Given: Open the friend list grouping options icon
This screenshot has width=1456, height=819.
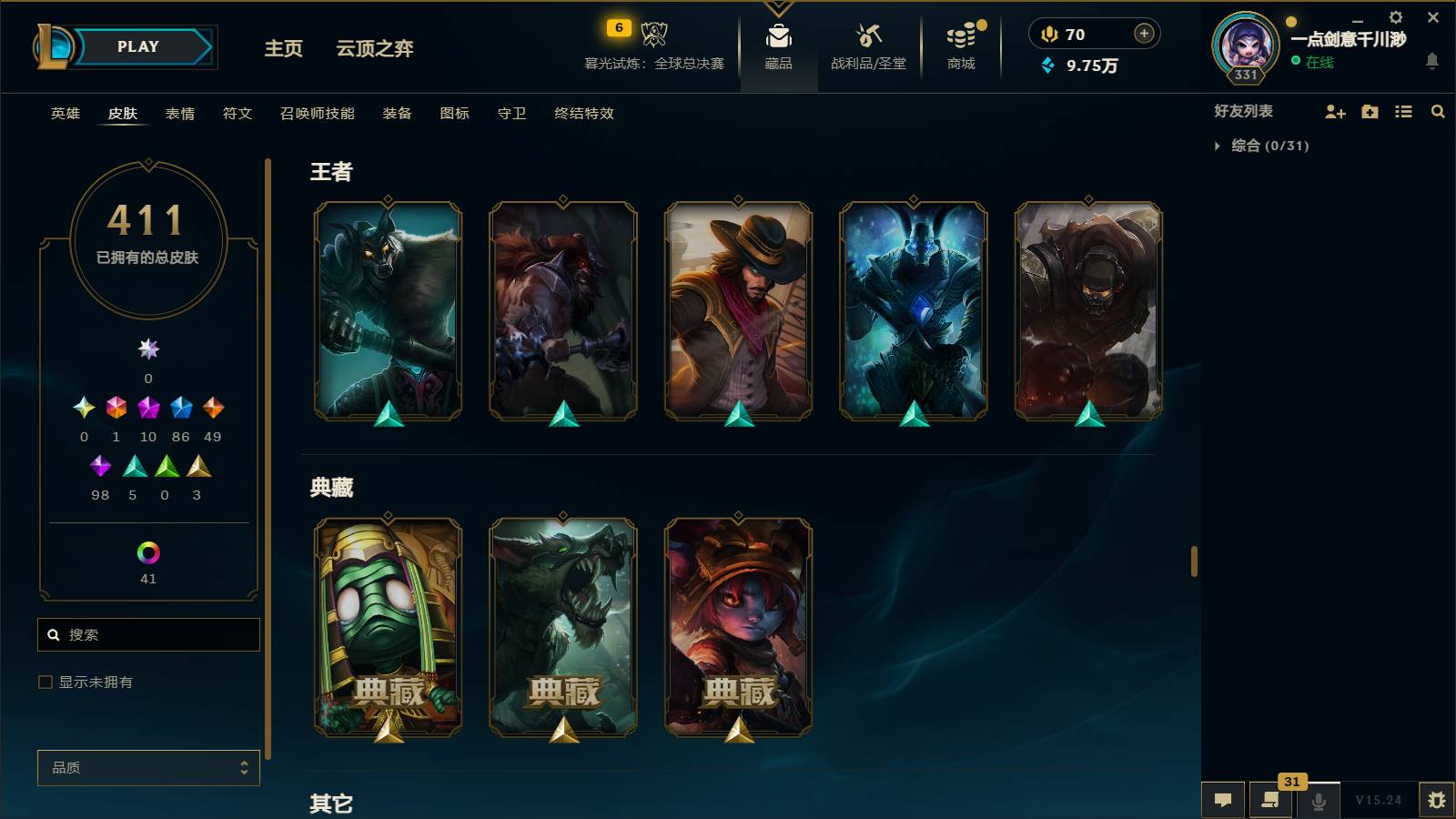Looking at the screenshot, I should pyautogui.click(x=1404, y=112).
